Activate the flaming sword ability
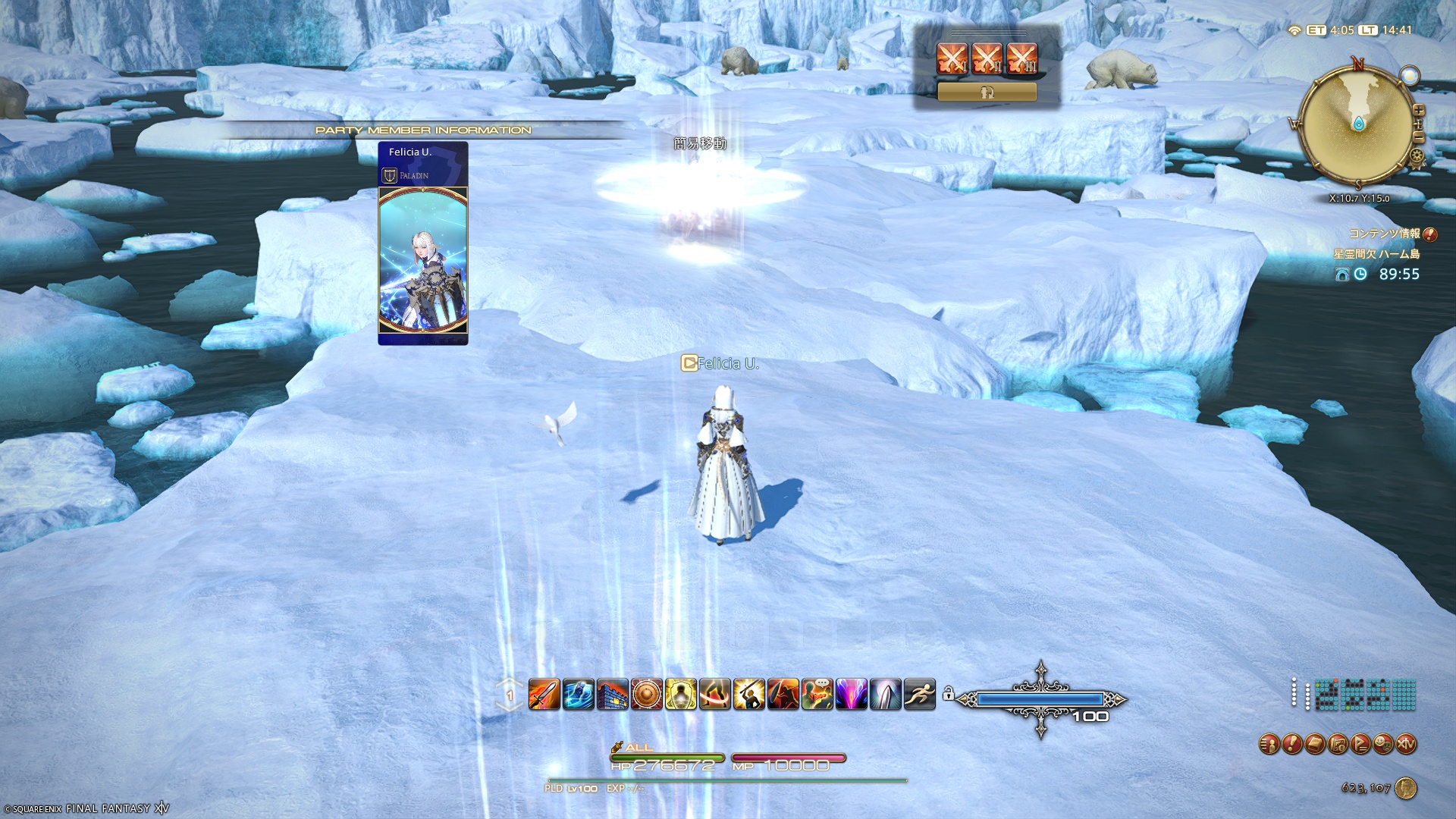The width and height of the screenshot is (1456, 819). [544, 694]
